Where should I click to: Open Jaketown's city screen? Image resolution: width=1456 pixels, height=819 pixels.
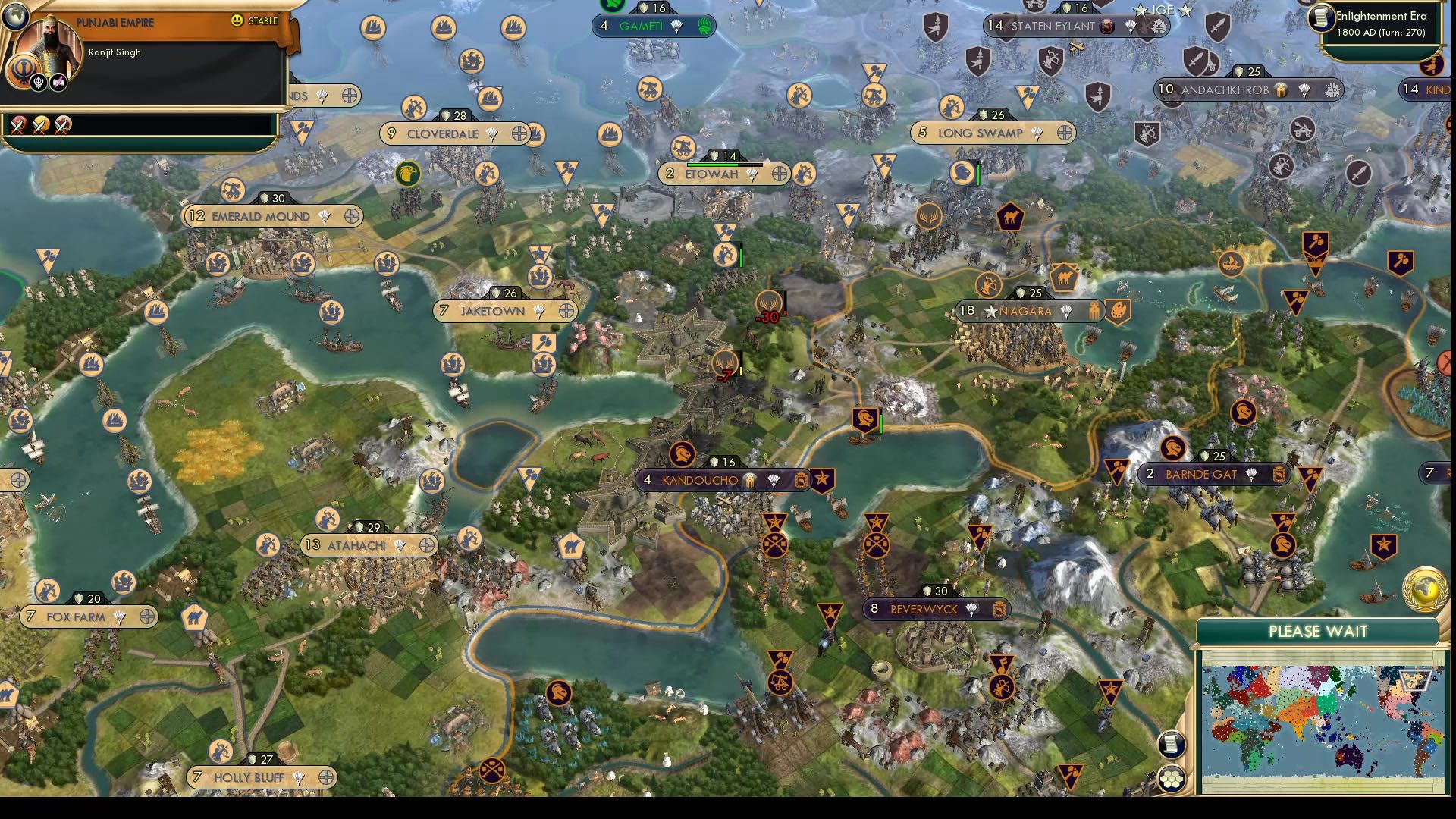coord(493,311)
